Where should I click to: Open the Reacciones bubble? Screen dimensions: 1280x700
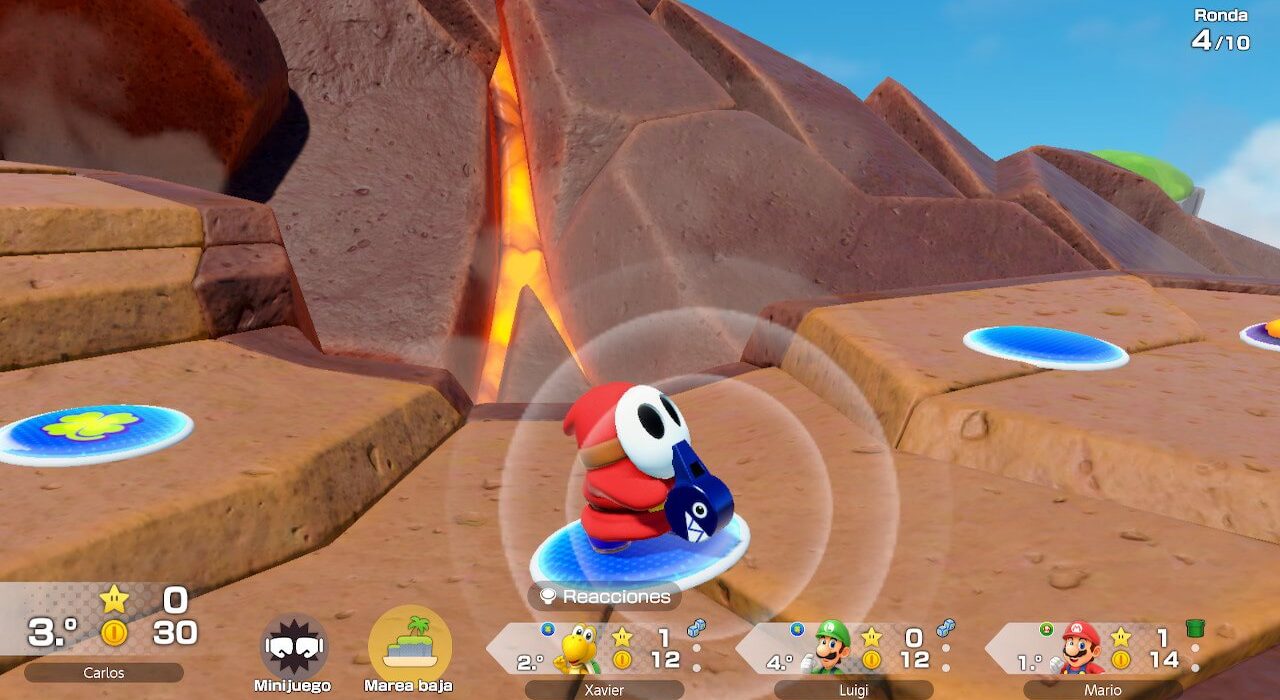605,597
